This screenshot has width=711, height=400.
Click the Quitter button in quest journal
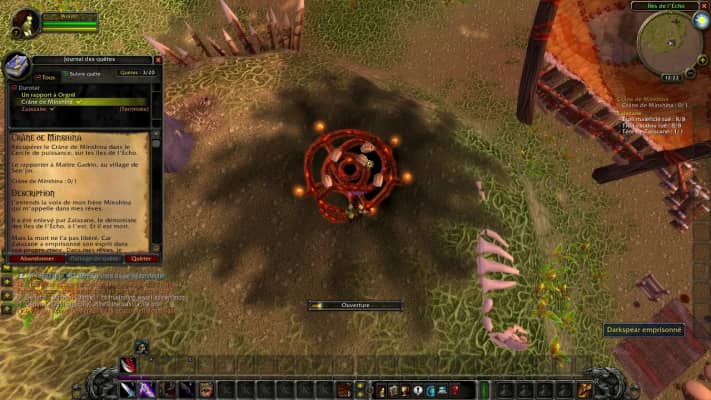[x=140, y=258]
